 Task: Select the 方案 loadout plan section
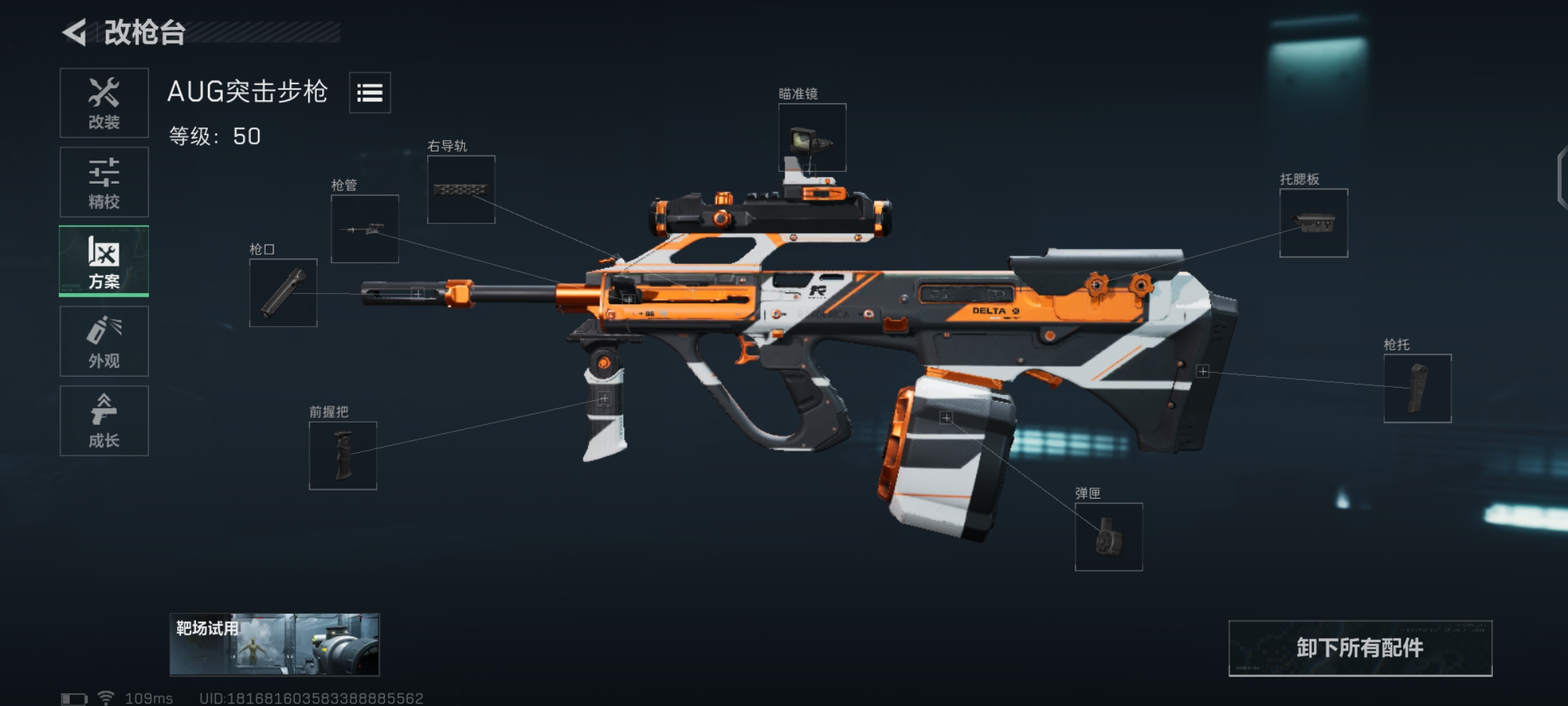[104, 261]
